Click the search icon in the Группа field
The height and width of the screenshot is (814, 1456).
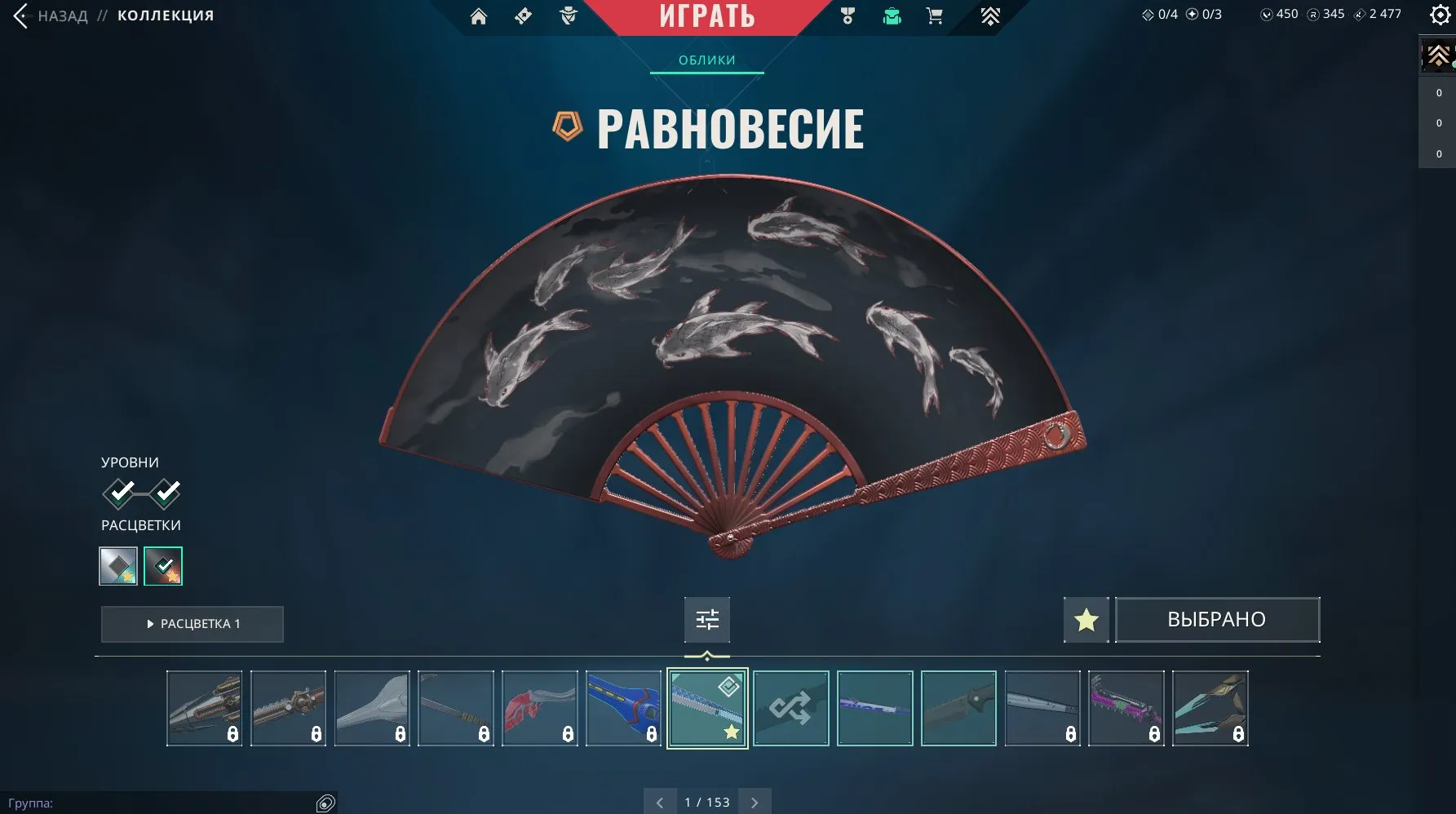pos(324,803)
